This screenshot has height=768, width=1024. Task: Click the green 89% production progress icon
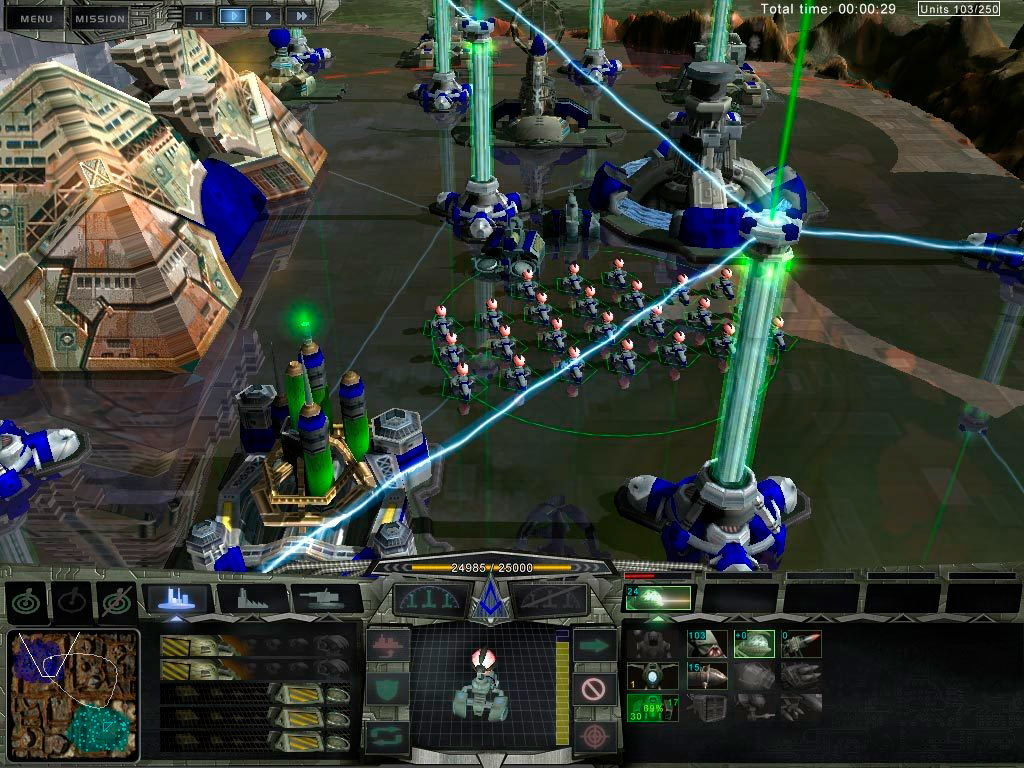(x=650, y=707)
